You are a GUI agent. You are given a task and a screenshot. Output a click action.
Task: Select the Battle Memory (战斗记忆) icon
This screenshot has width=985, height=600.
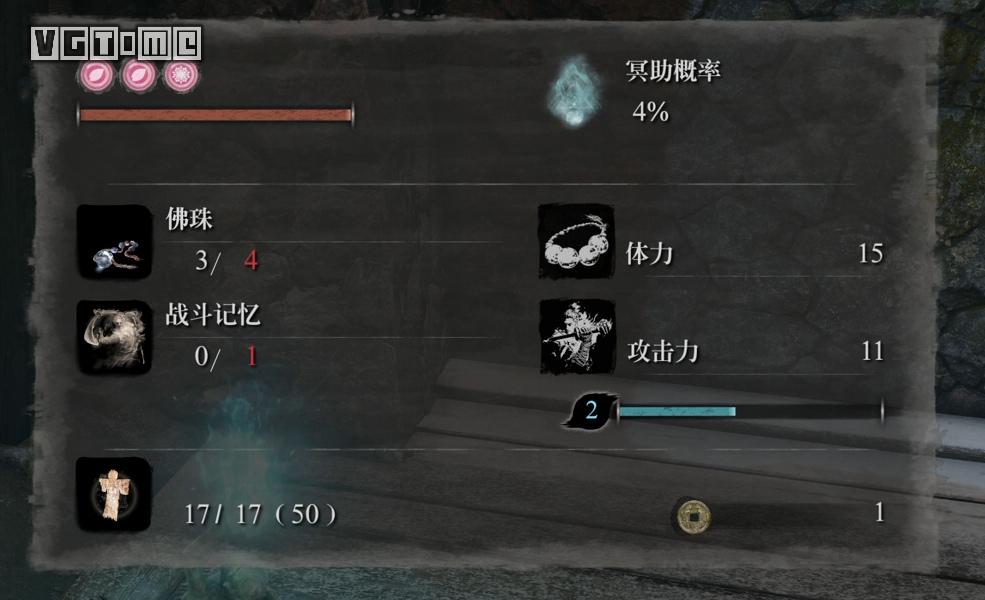click(114, 337)
